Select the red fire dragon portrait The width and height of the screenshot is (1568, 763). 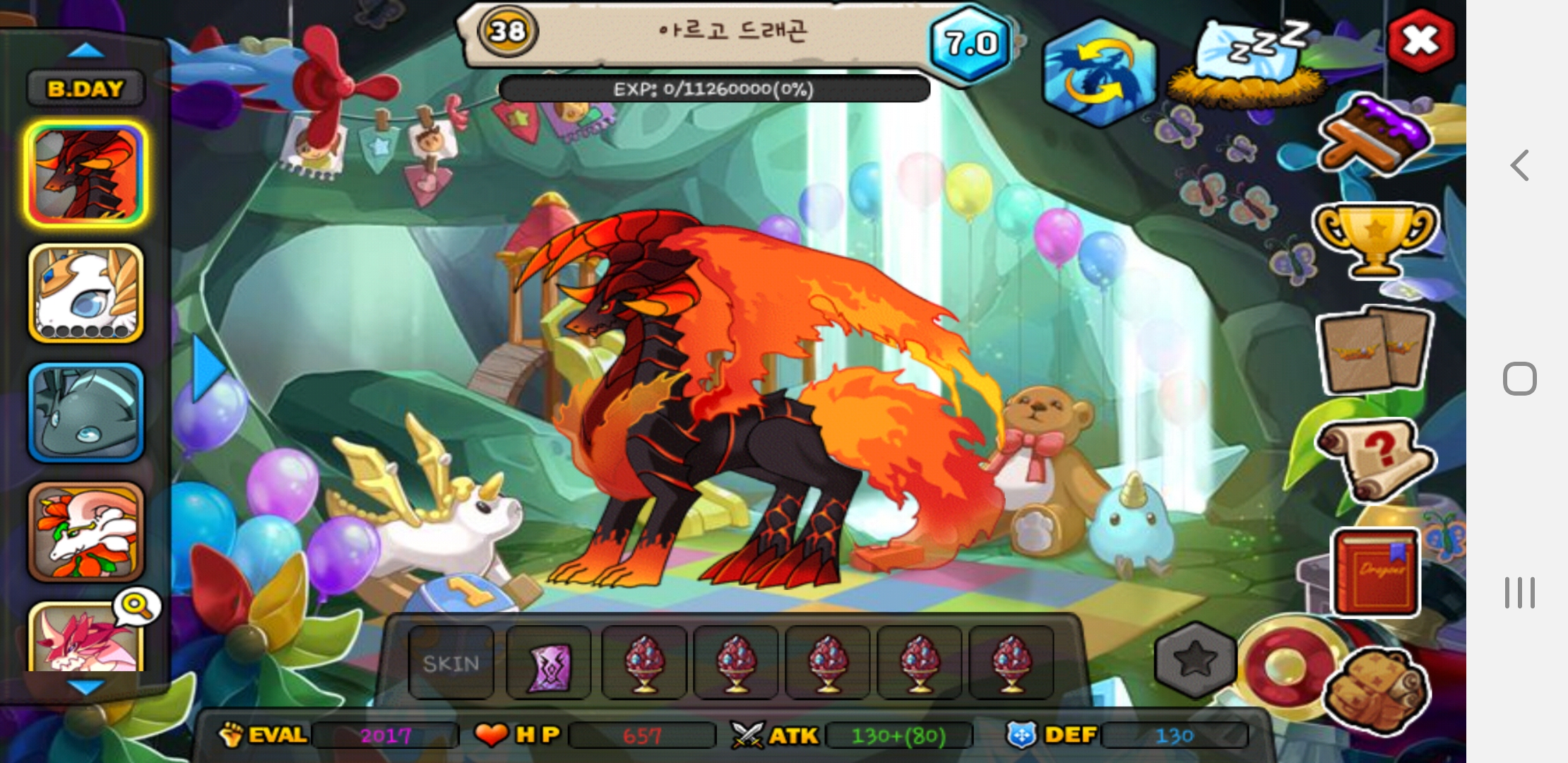pyautogui.click(x=86, y=175)
